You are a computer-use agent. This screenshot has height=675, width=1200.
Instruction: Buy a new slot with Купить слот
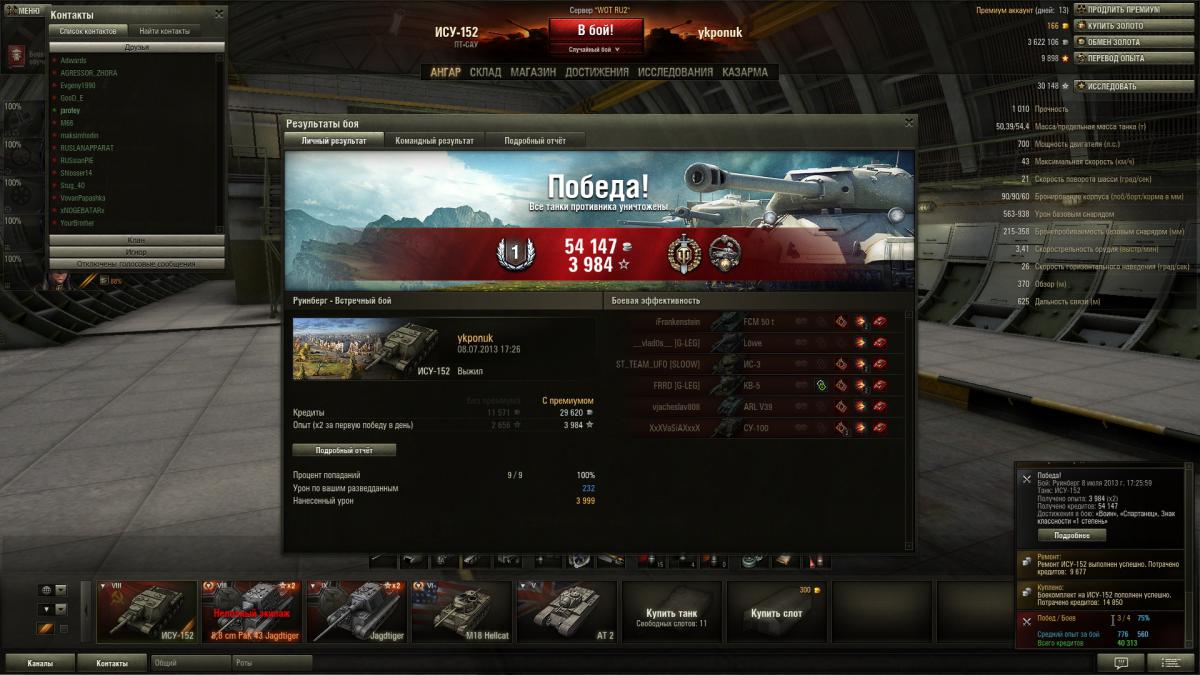click(777, 611)
